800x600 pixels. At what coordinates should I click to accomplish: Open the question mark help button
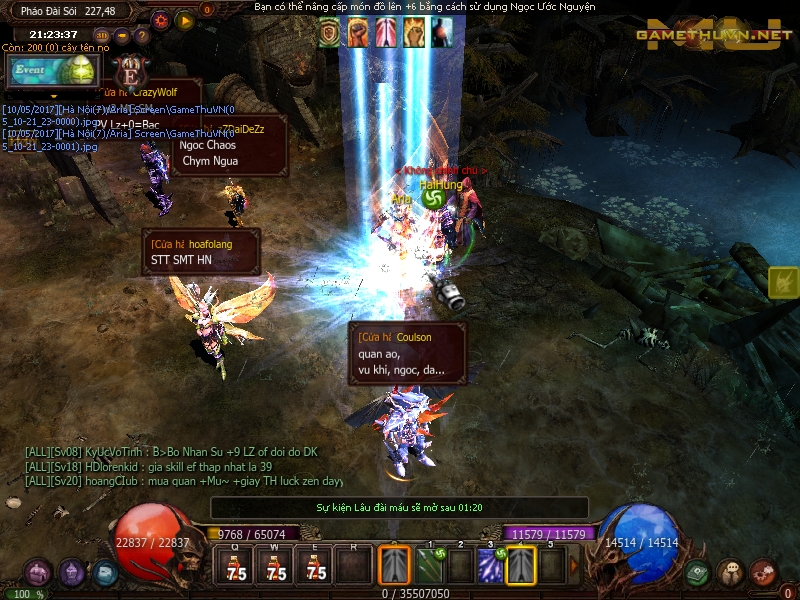point(140,35)
